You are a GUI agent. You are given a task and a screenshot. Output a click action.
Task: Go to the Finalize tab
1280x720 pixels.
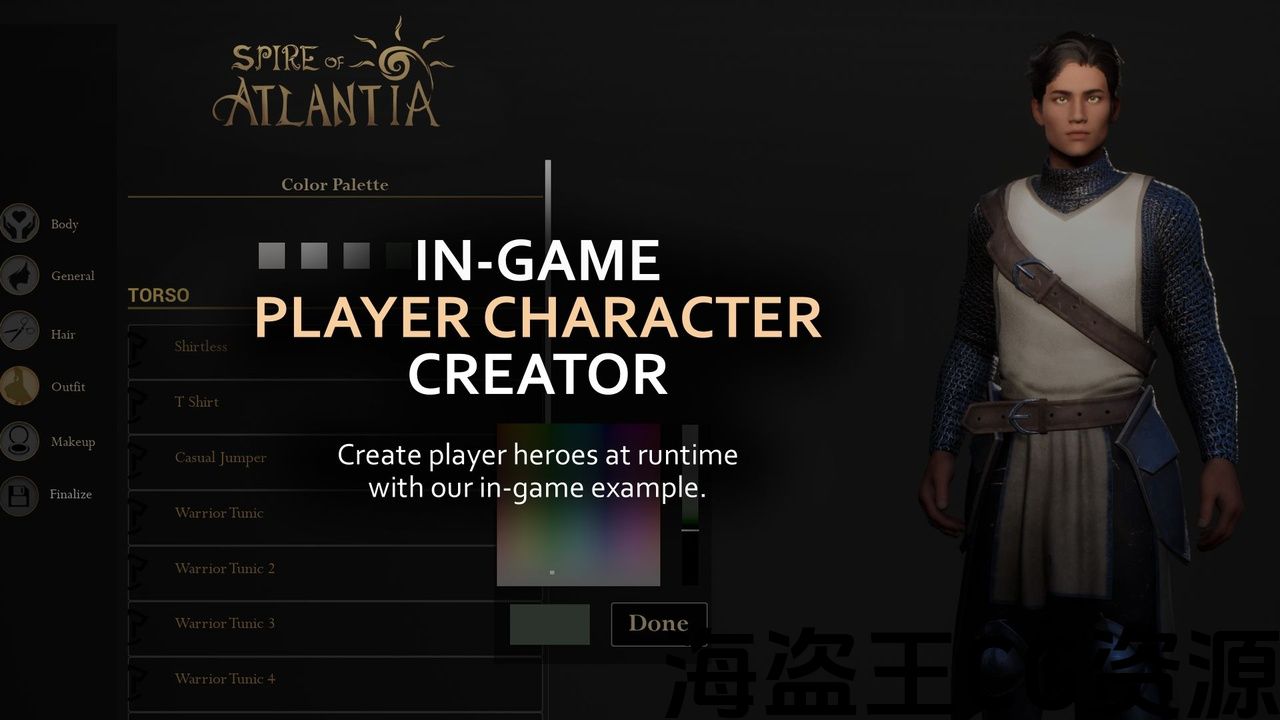tap(70, 494)
